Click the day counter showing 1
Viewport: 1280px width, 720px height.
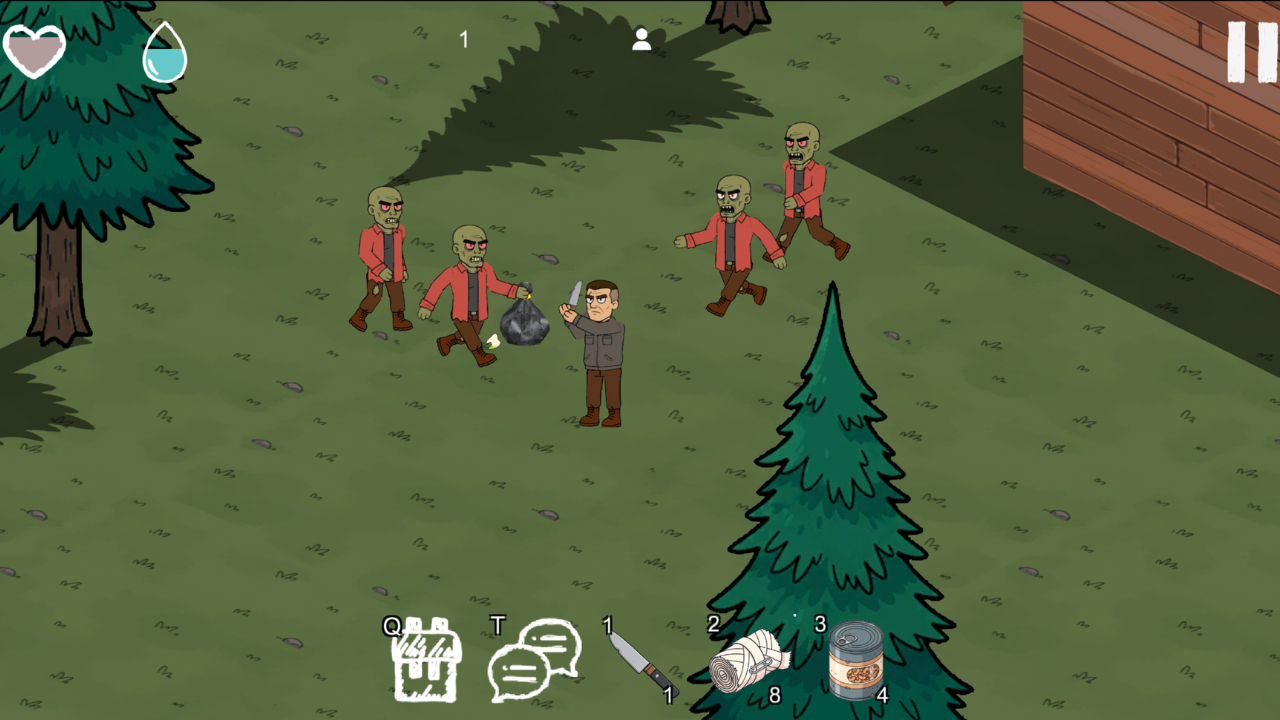(x=462, y=39)
